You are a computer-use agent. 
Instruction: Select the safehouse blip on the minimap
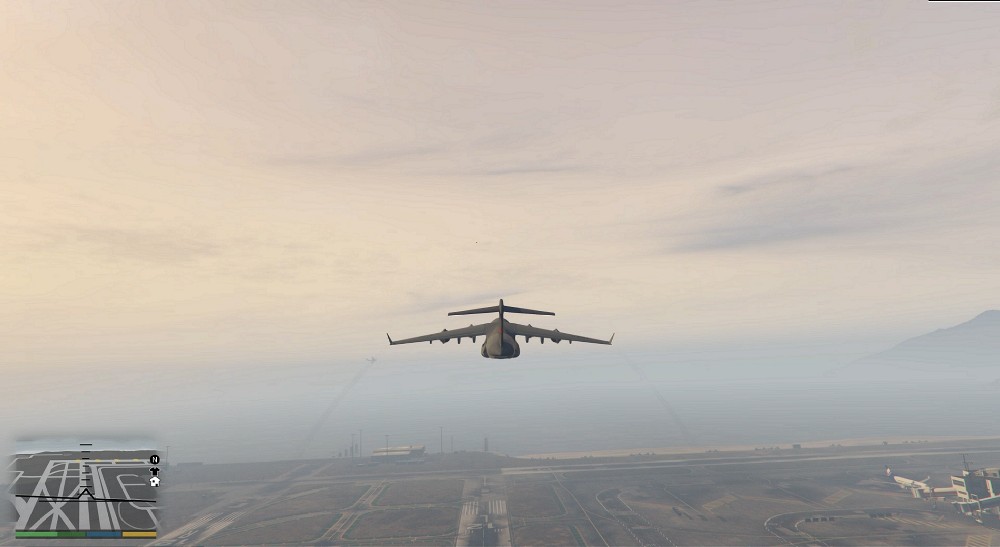(155, 481)
